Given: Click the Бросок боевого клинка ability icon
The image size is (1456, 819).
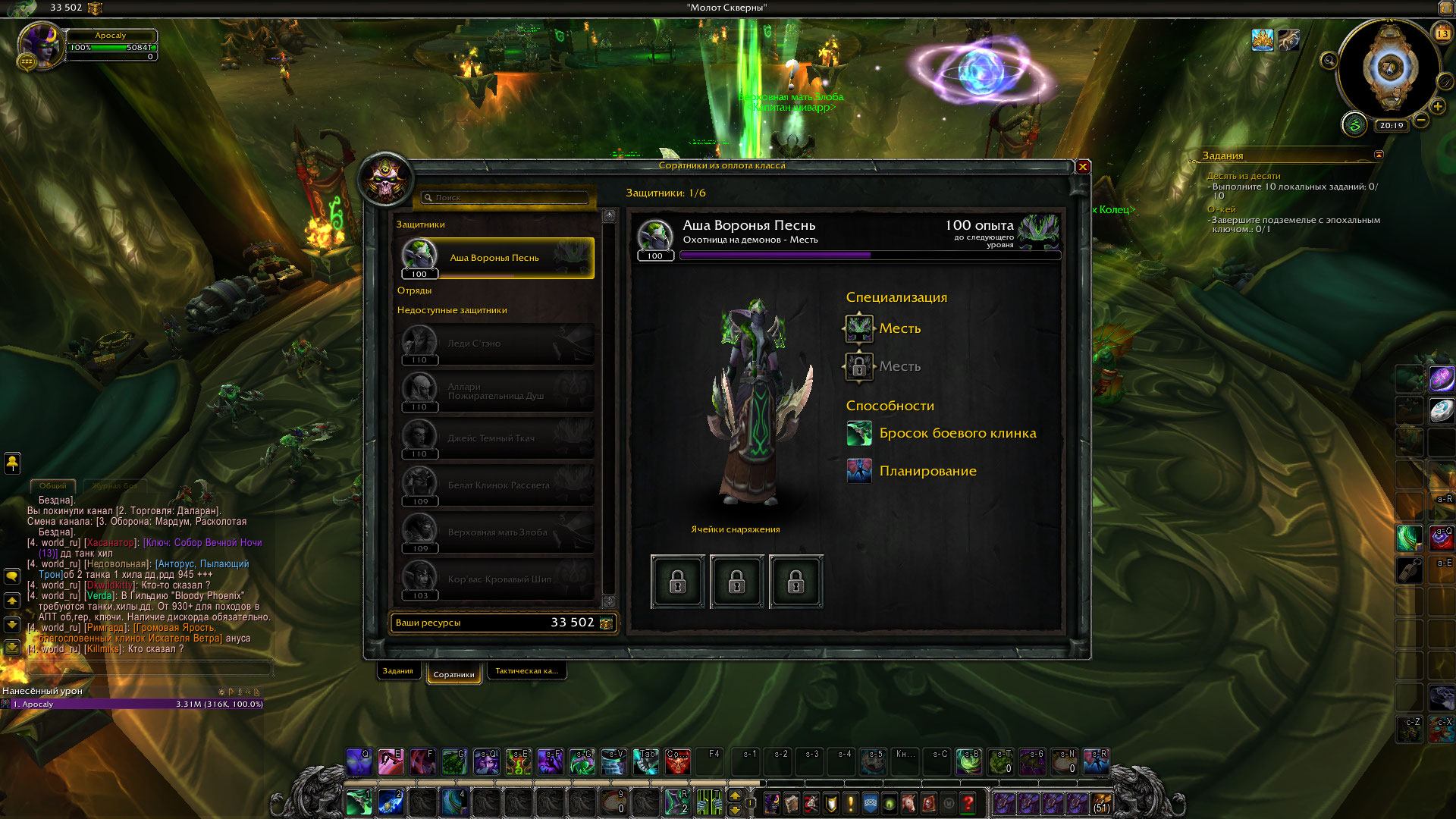Looking at the screenshot, I should pos(859,434).
